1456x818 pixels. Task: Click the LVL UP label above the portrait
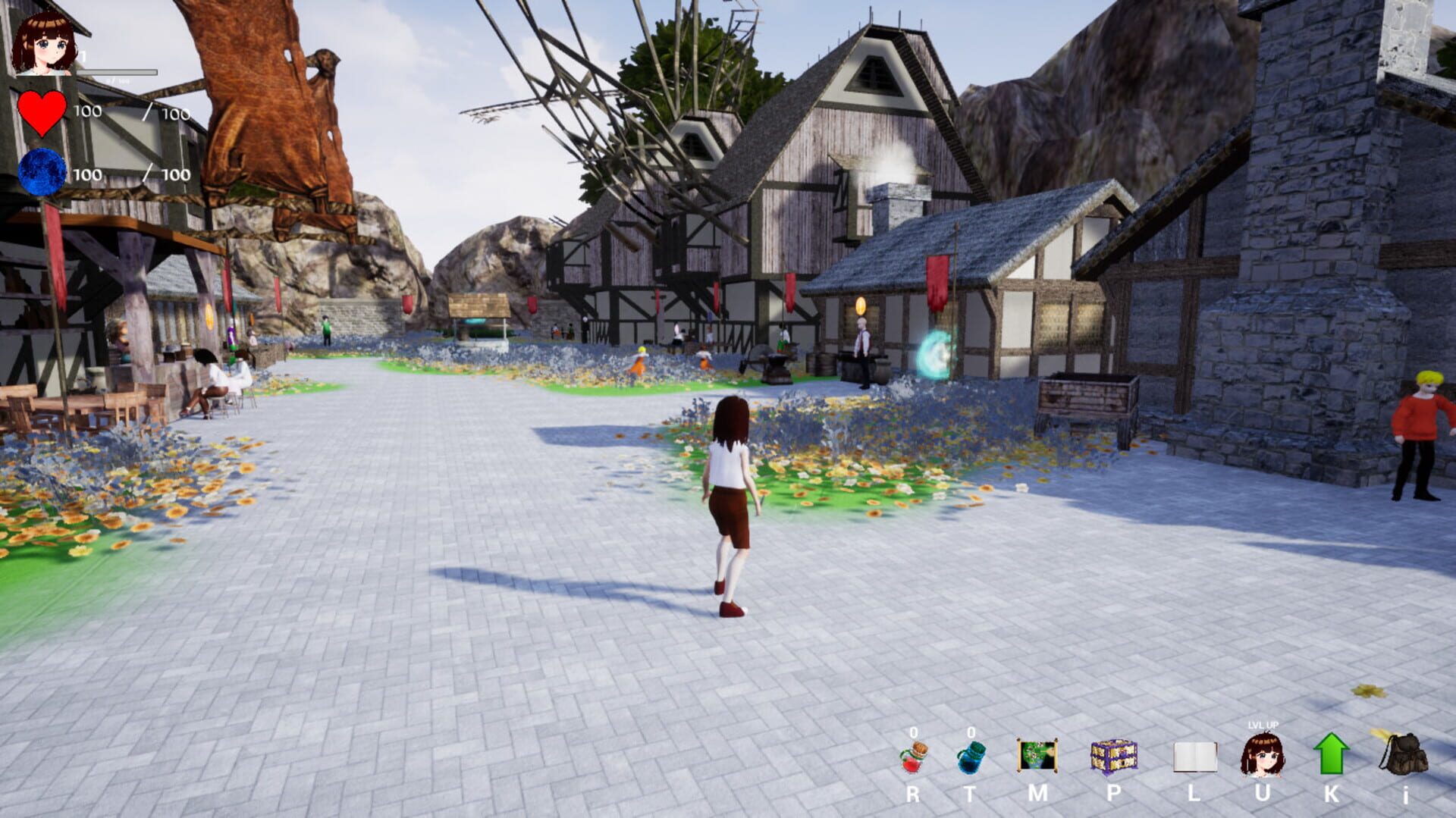tap(1263, 724)
